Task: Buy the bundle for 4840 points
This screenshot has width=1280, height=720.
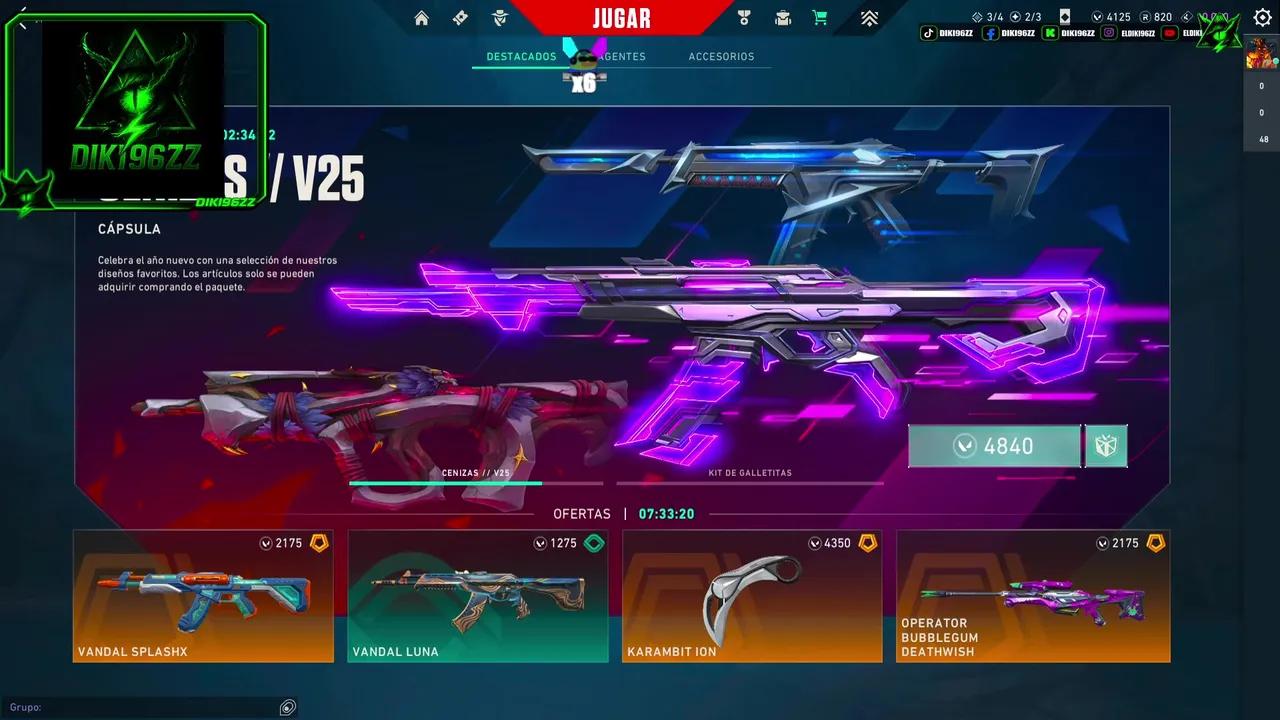Action: point(994,446)
